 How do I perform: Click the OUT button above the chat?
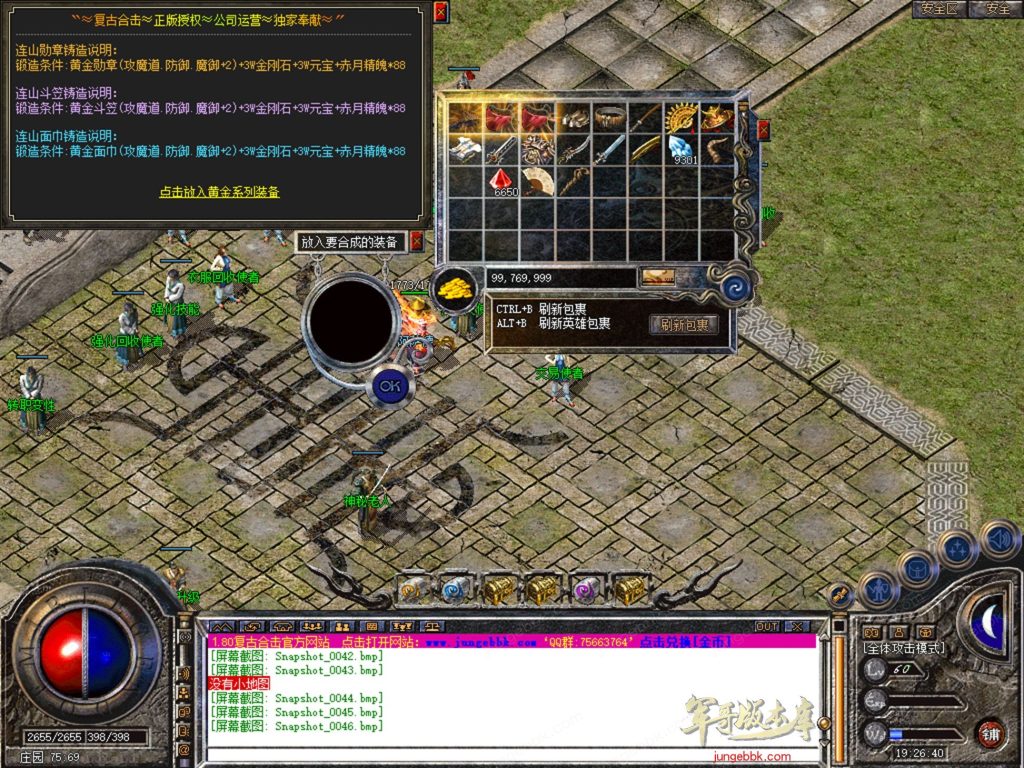coord(767,626)
